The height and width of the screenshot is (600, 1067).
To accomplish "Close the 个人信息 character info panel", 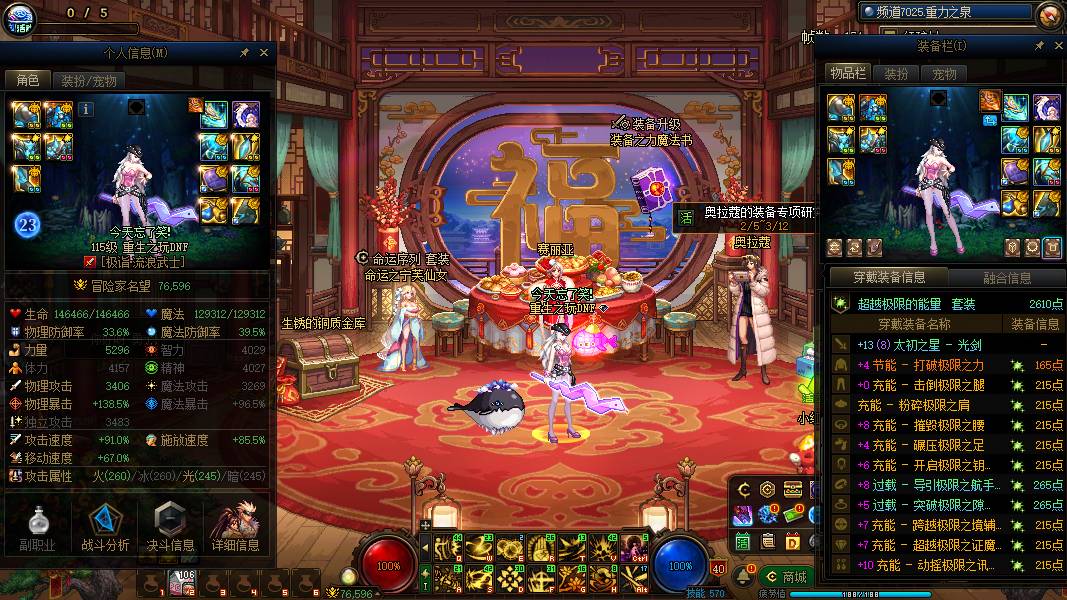I will click(264, 52).
